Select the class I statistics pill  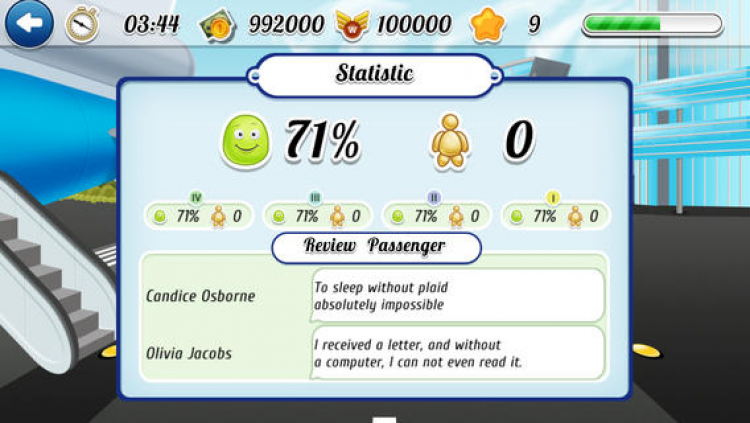553,215
